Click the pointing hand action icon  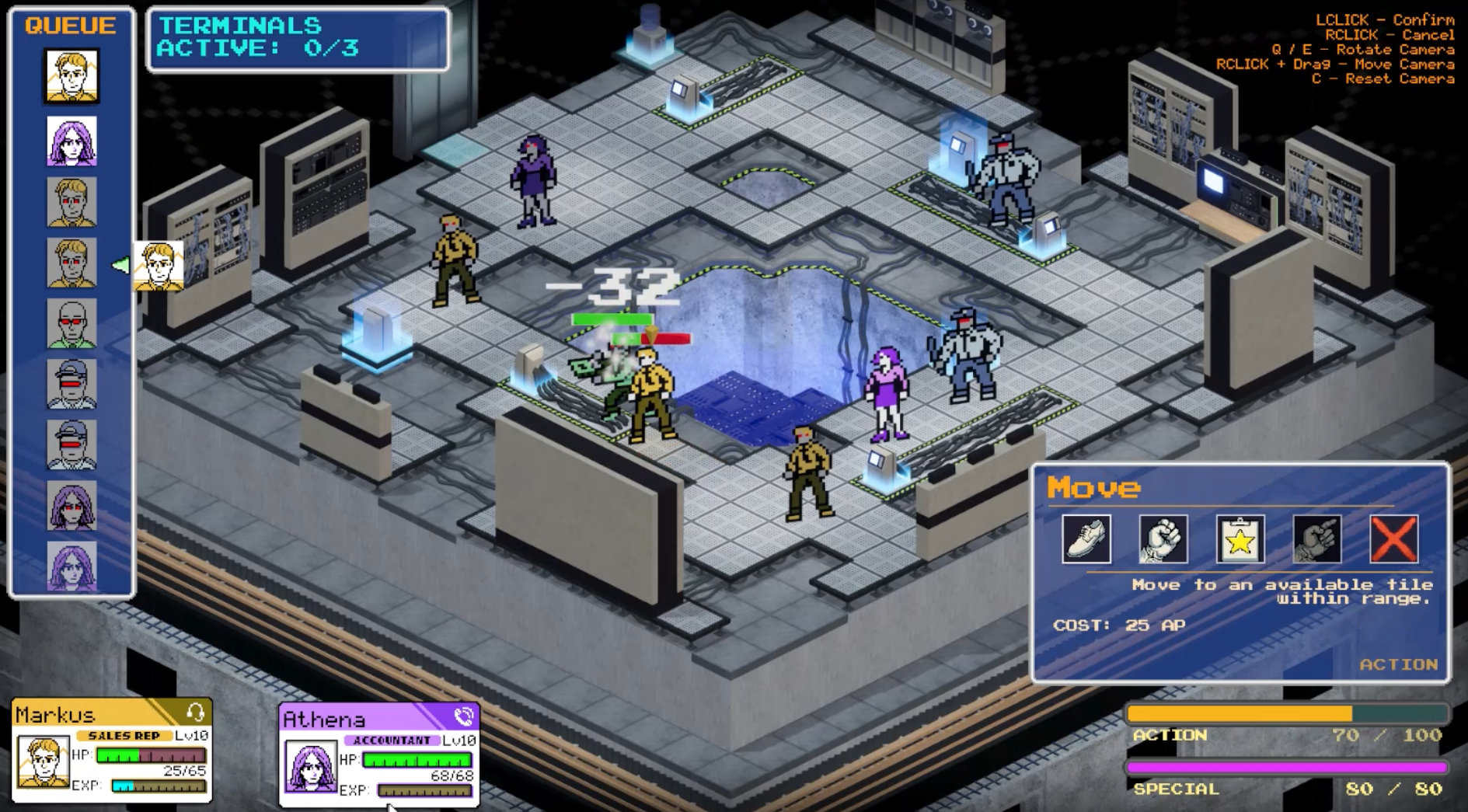[x=1316, y=538]
